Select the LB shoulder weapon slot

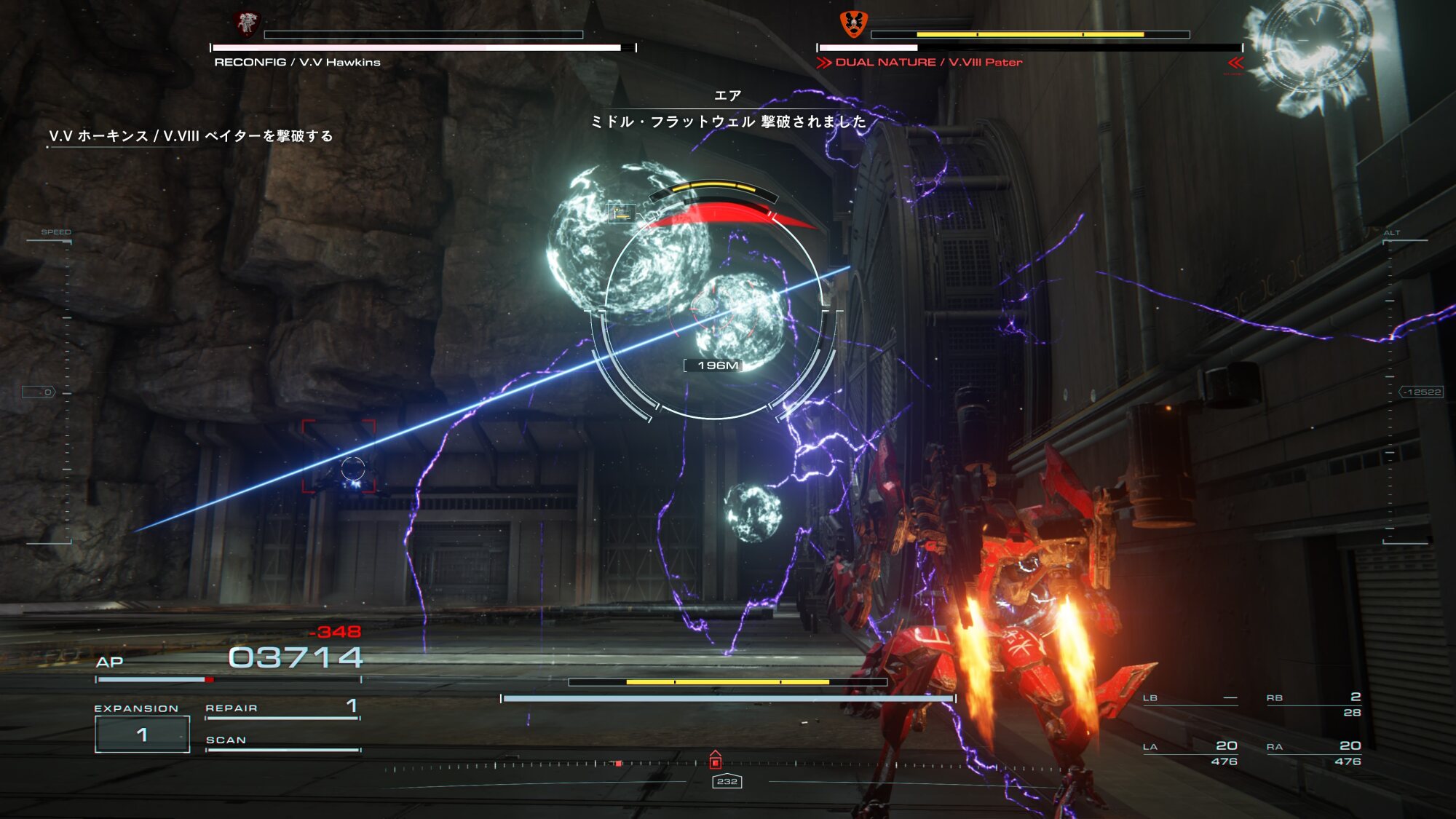1190,699
